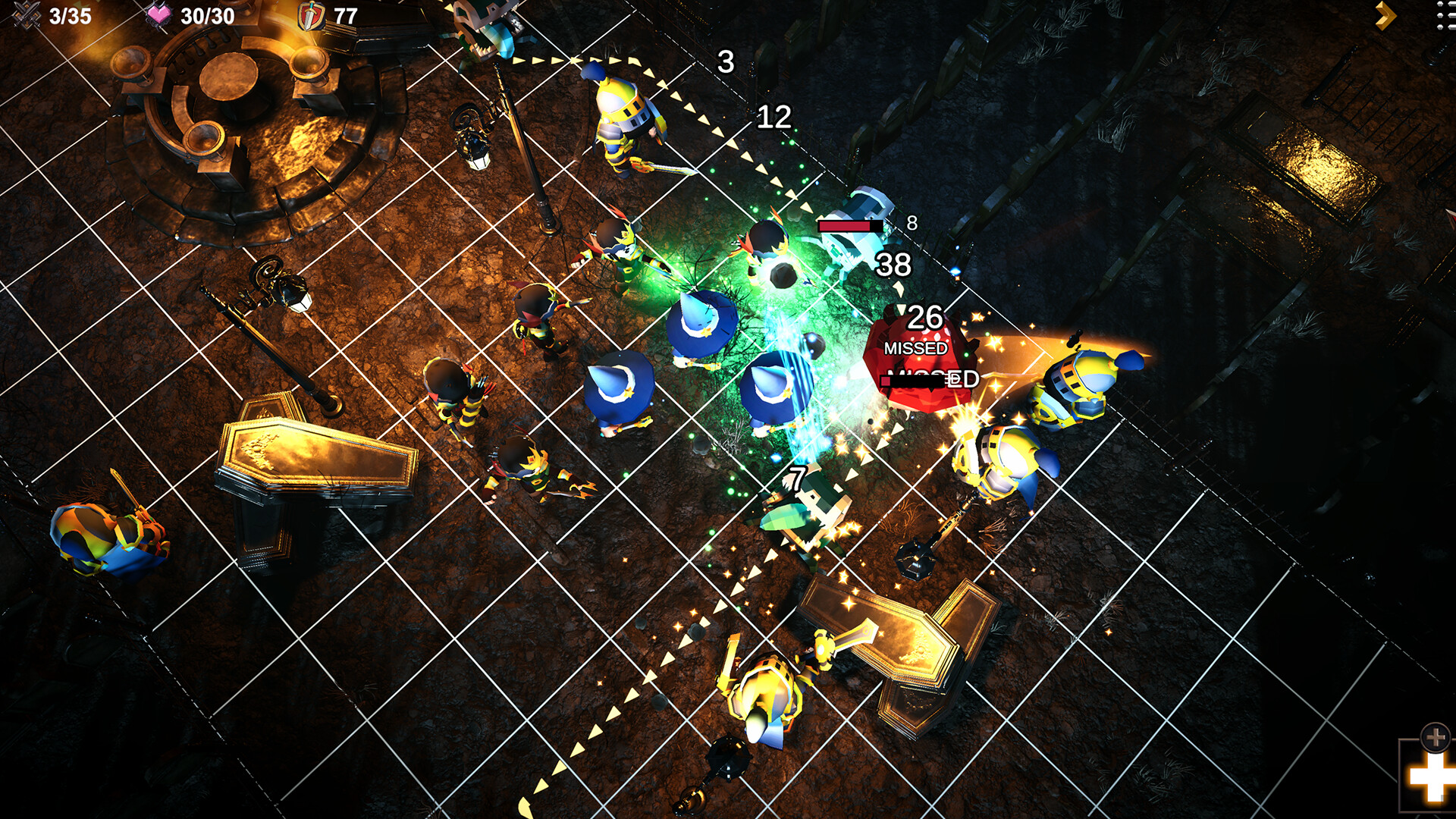
Task: Open the list menu icon
Action: 1445,16
